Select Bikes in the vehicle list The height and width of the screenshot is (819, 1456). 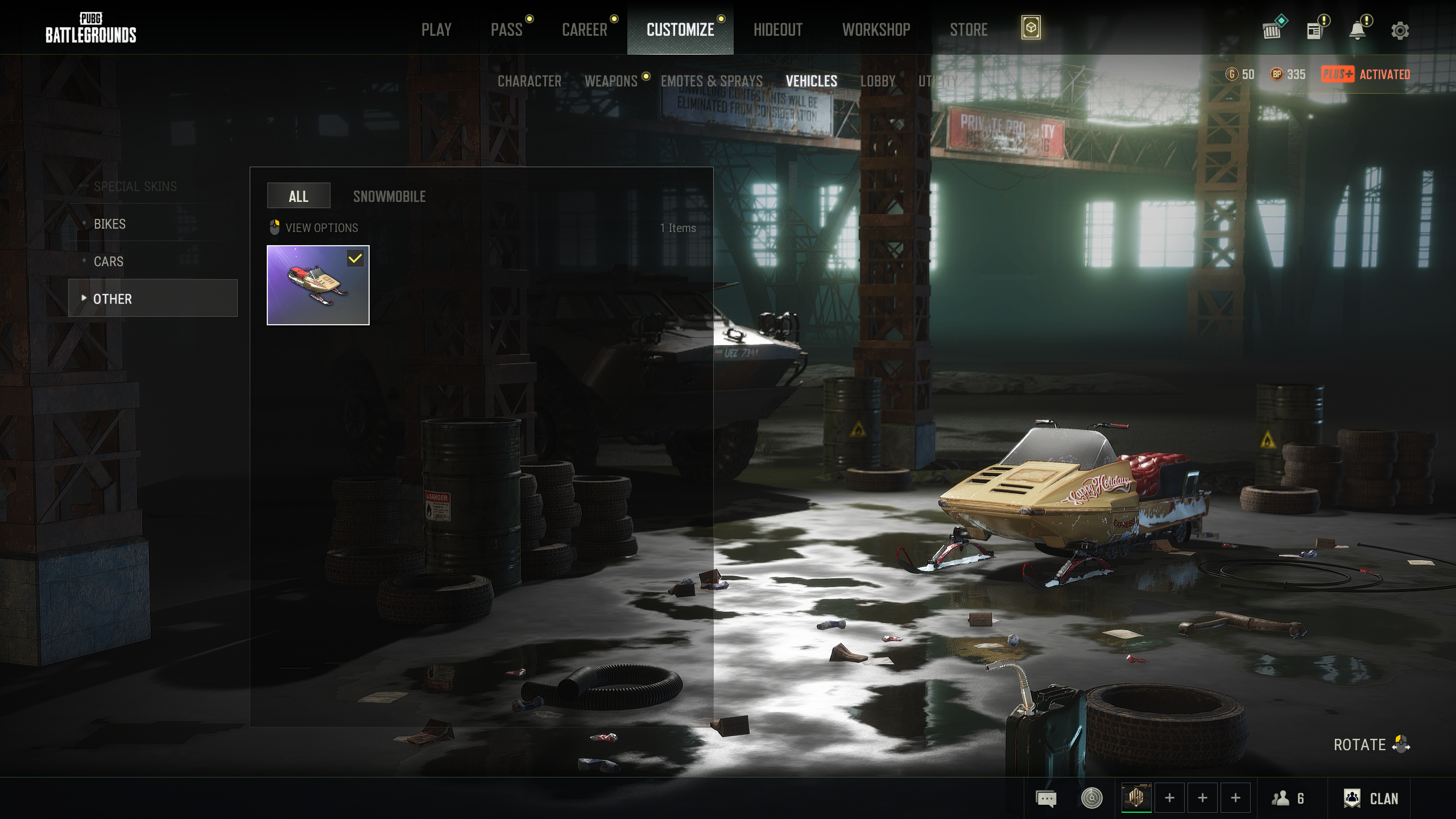[110, 224]
